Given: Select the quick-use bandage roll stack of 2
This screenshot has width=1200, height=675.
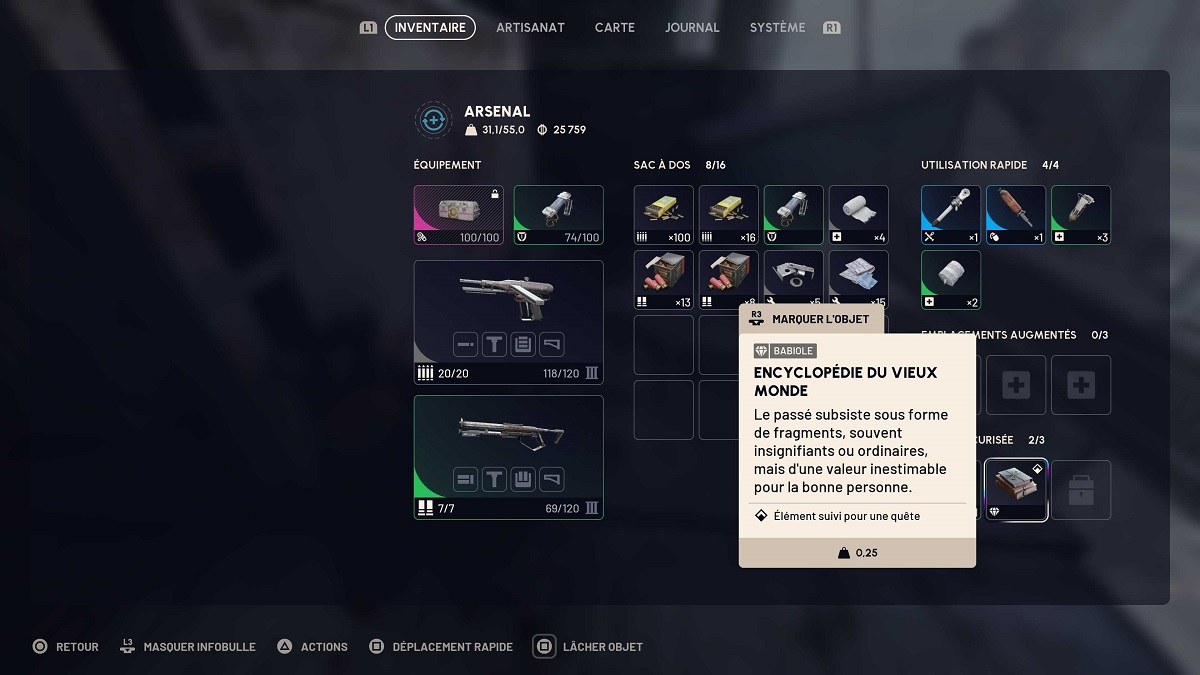Looking at the screenshot, I should tap(951, 280).
